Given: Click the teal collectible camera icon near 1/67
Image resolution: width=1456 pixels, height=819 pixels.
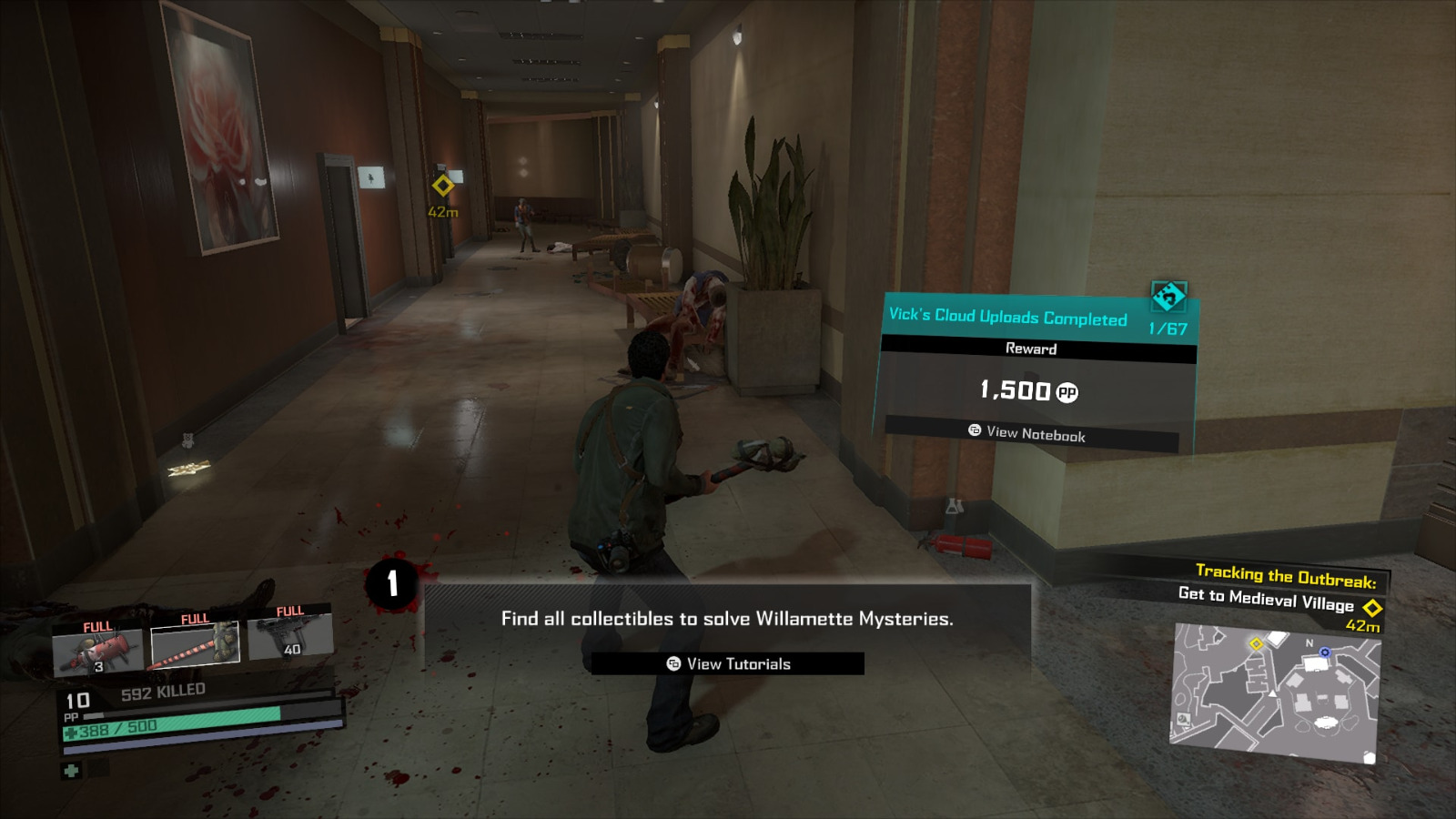Looking at the screenshot, I should point(1169,294).
